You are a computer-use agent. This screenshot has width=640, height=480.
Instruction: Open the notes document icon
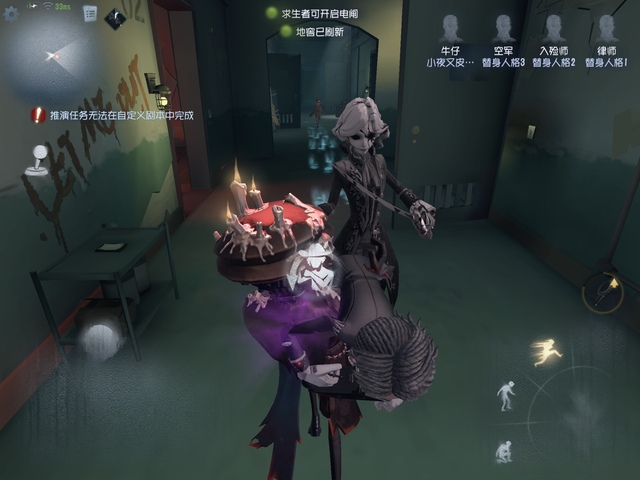tap(90, 14)
